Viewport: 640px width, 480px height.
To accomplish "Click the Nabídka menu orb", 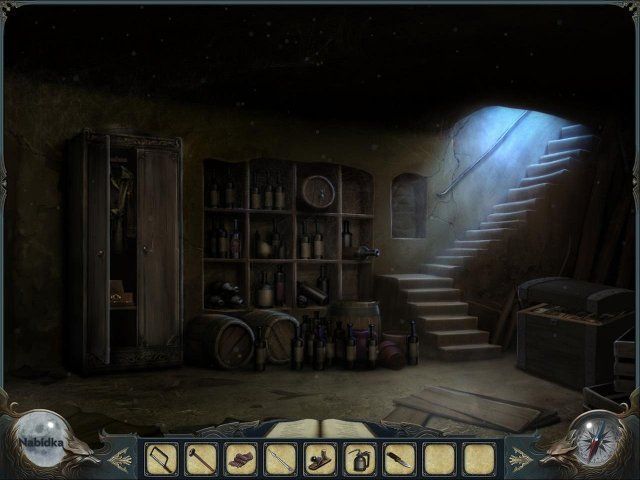I will pyautogui.click(x=40, y=438).
